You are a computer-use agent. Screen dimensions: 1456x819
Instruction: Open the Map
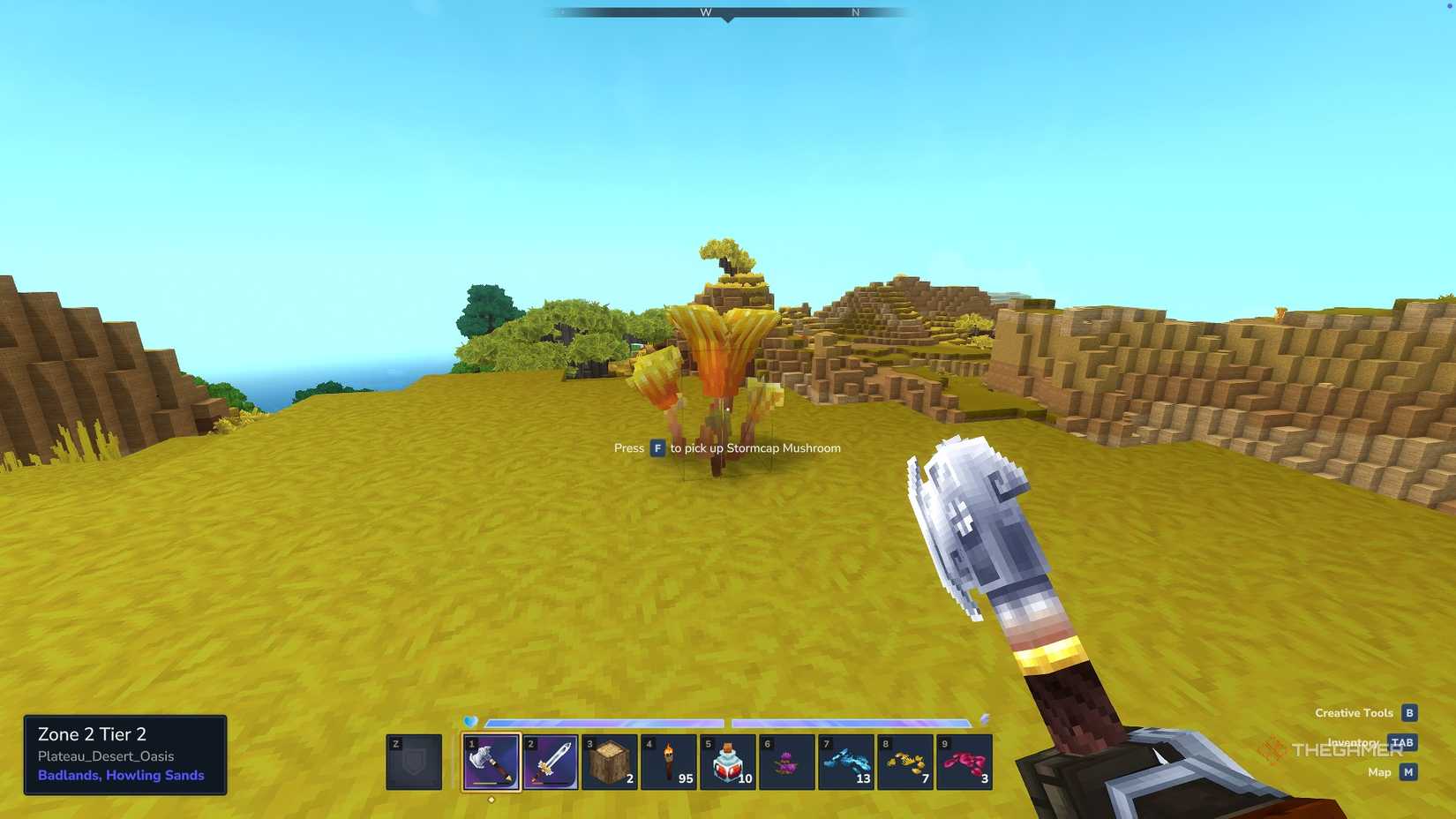1378,771
